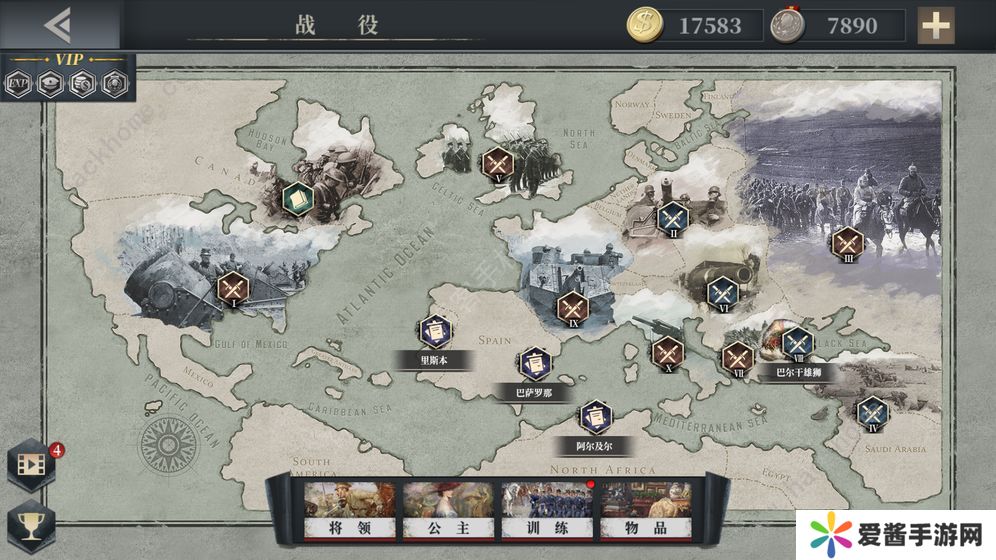The height and width of the screenshot is (560, 996).
Task: Select campaign IV marker near Saudi Arabia
Action: click(873, 411)
